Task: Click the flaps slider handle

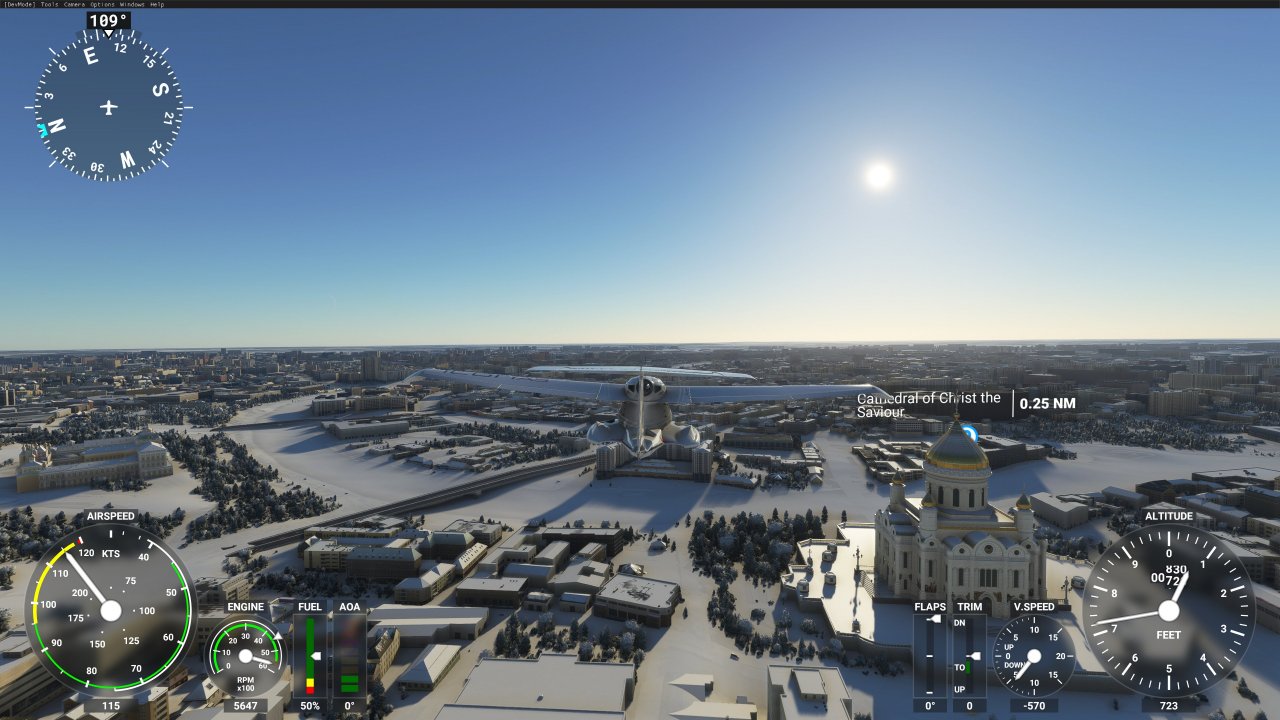Action: coord(935,617)
